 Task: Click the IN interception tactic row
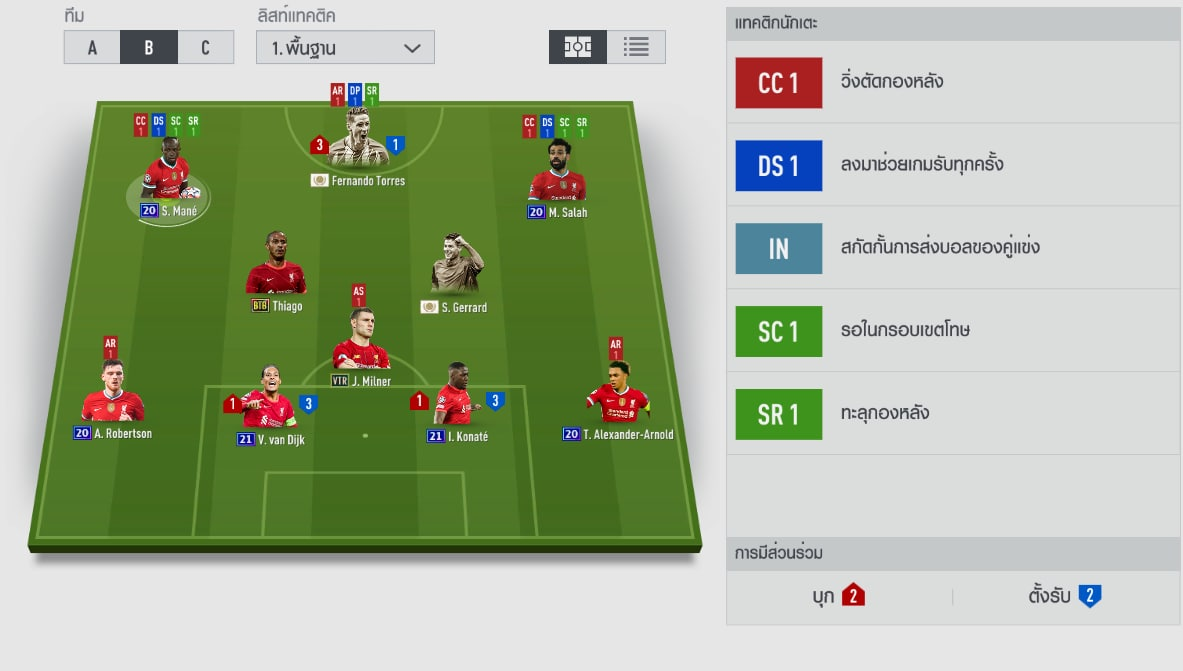click(x=953, y=248)
